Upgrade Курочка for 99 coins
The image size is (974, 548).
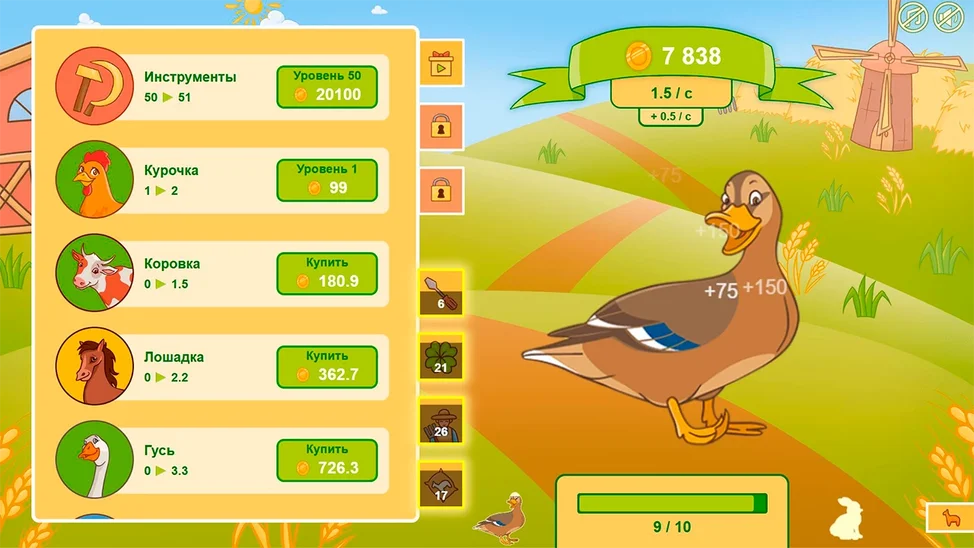point(326,180)
